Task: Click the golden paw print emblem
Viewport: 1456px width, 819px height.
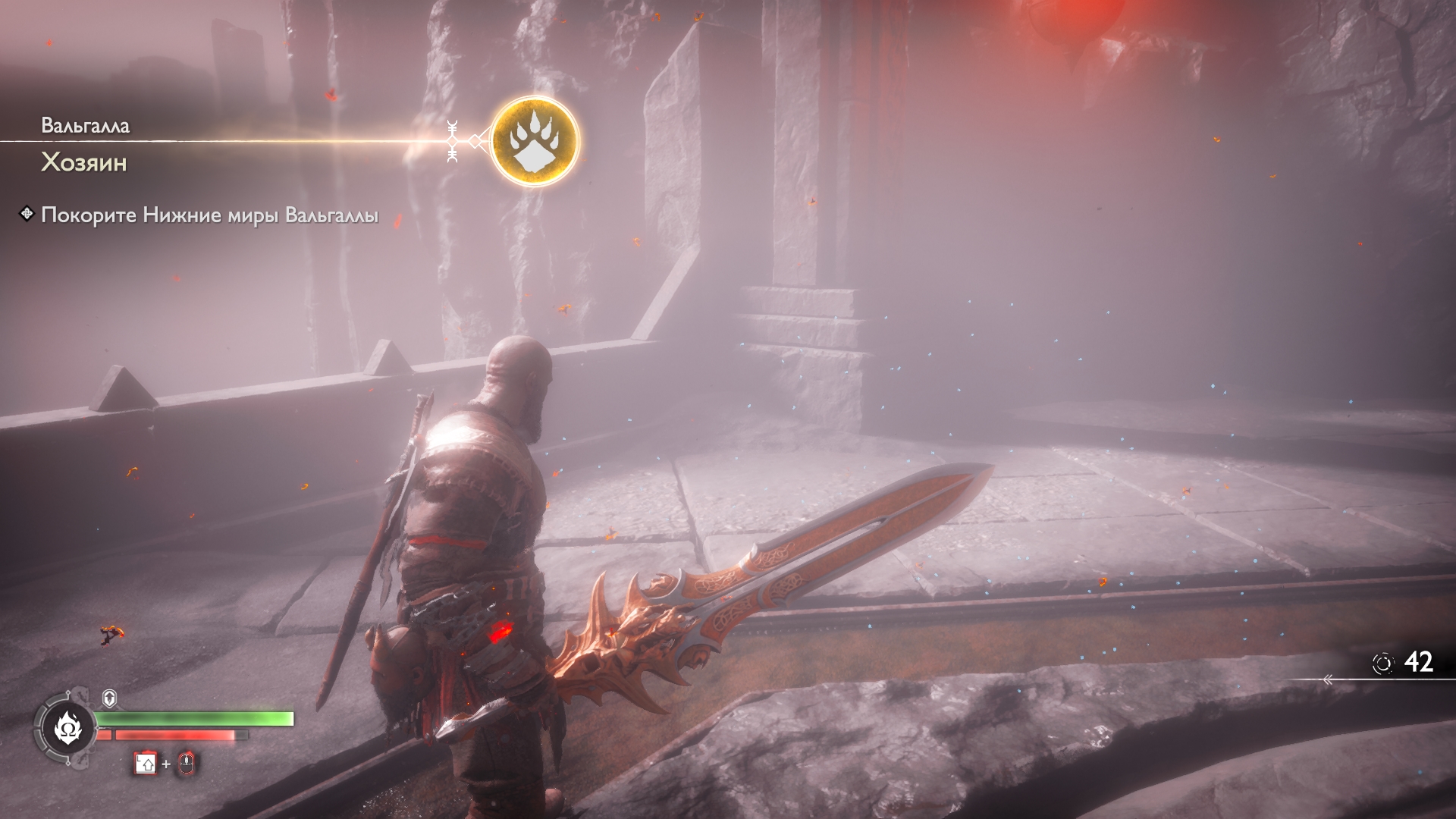Action: pyautogui.click(x=535, y=141)
